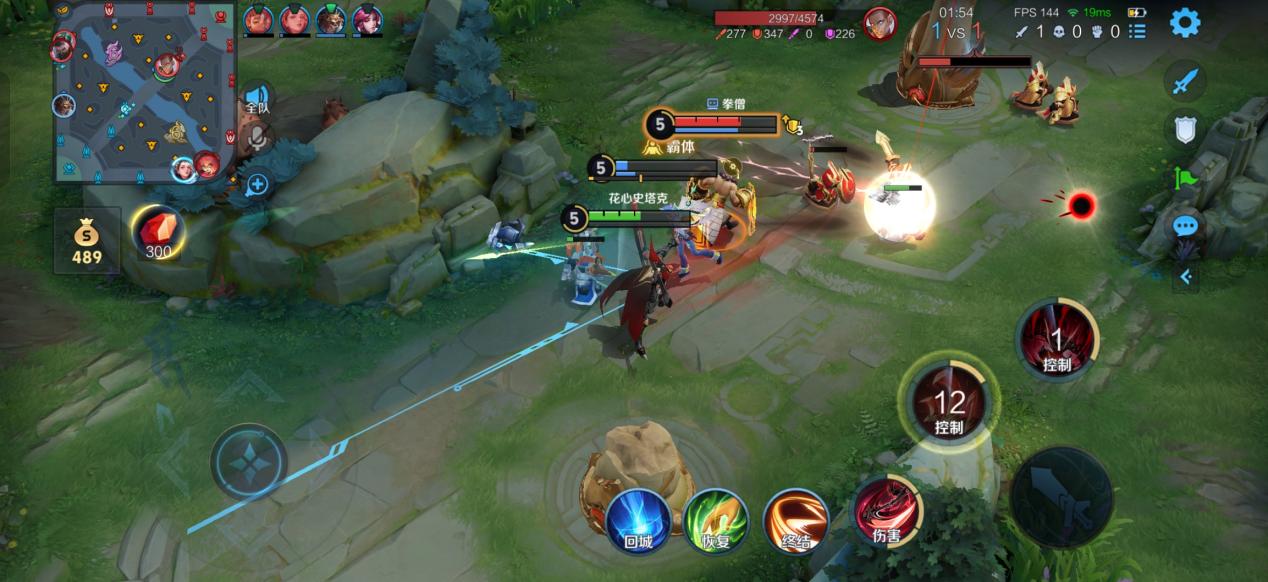
Task: Activate the 伤害 damage skill
Action: point(885,511)
